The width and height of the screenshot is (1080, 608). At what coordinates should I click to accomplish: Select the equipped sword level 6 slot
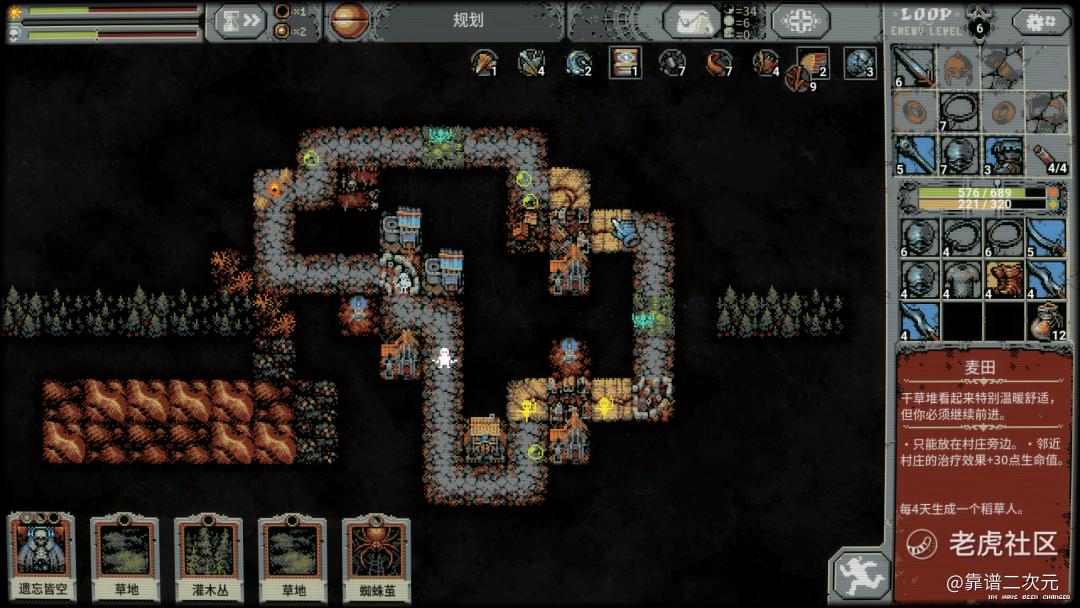click(913, 68)
